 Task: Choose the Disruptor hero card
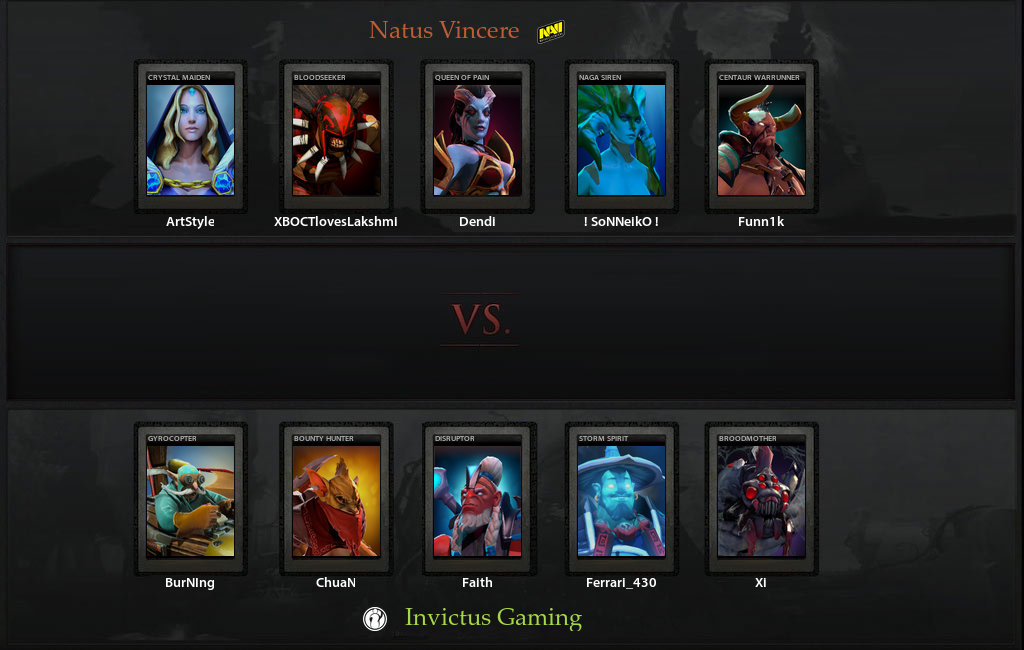(477, 499)
